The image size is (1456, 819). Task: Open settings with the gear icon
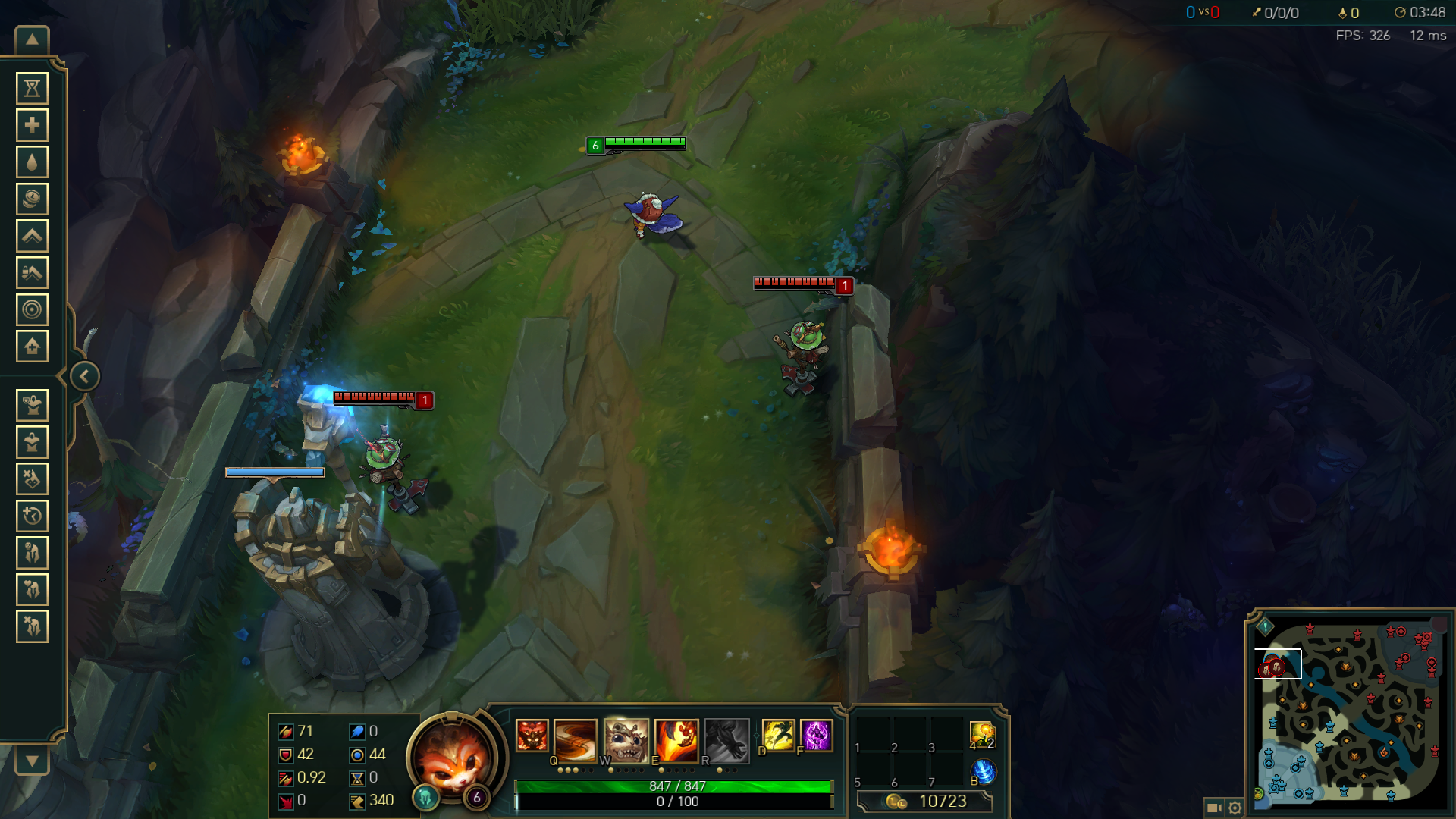click(1235, 808)
